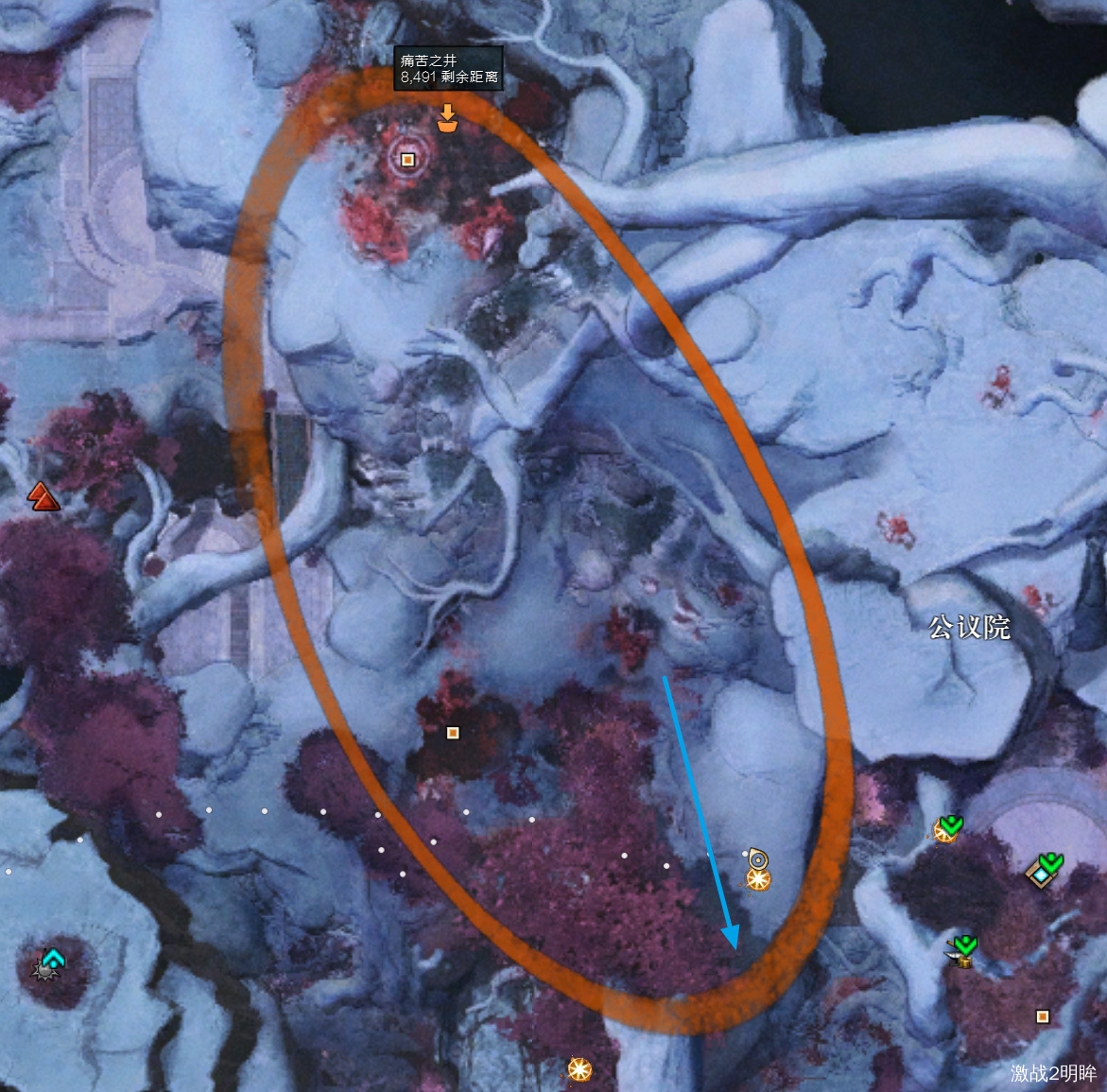
Task: Click the red double-triangle map marker
Action: coord(43,495)
